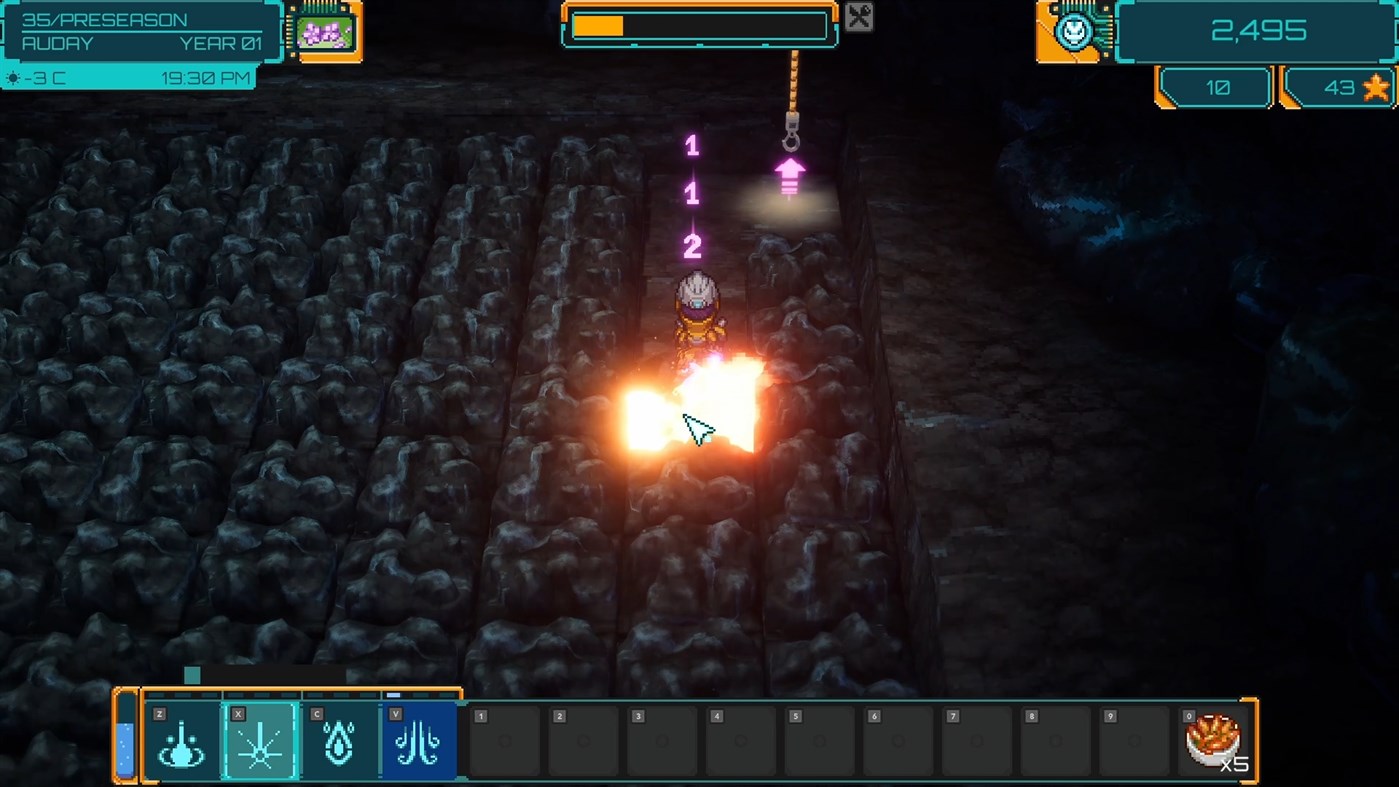Select the fries food item in slot 0
The image size is (1399, 787).
tap(1213, 740)
